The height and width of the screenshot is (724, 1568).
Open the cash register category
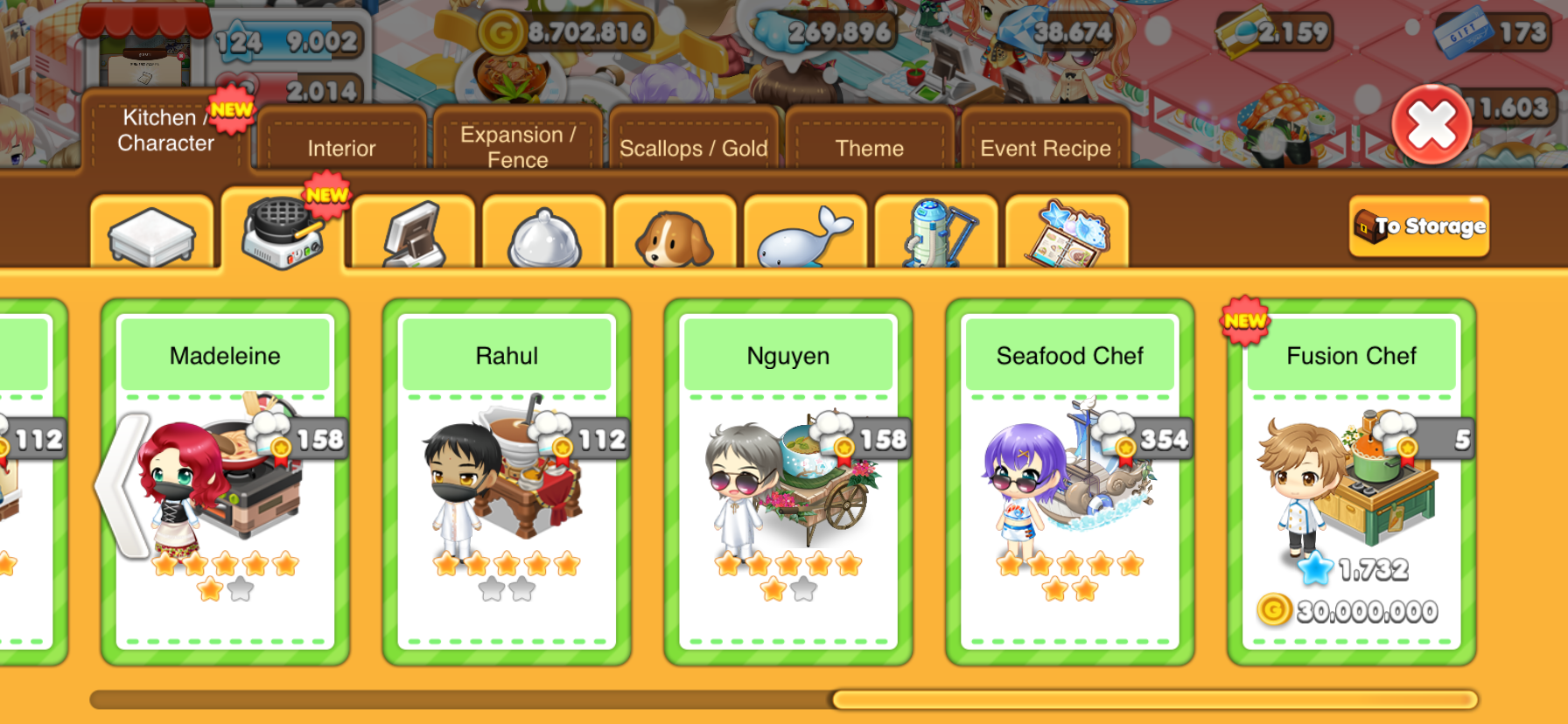click(413, 234)
